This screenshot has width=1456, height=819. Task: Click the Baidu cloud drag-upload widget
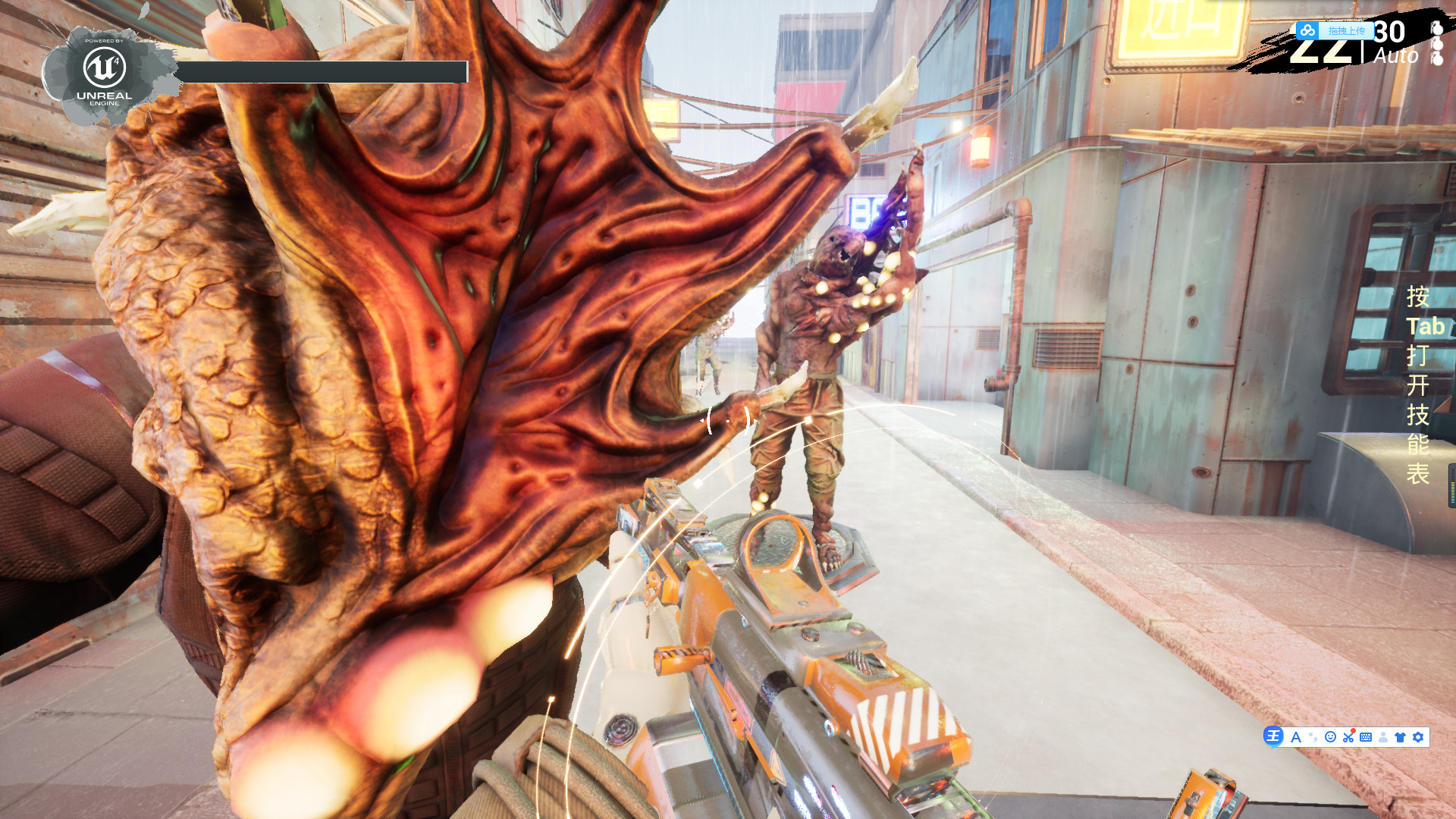1335,31
